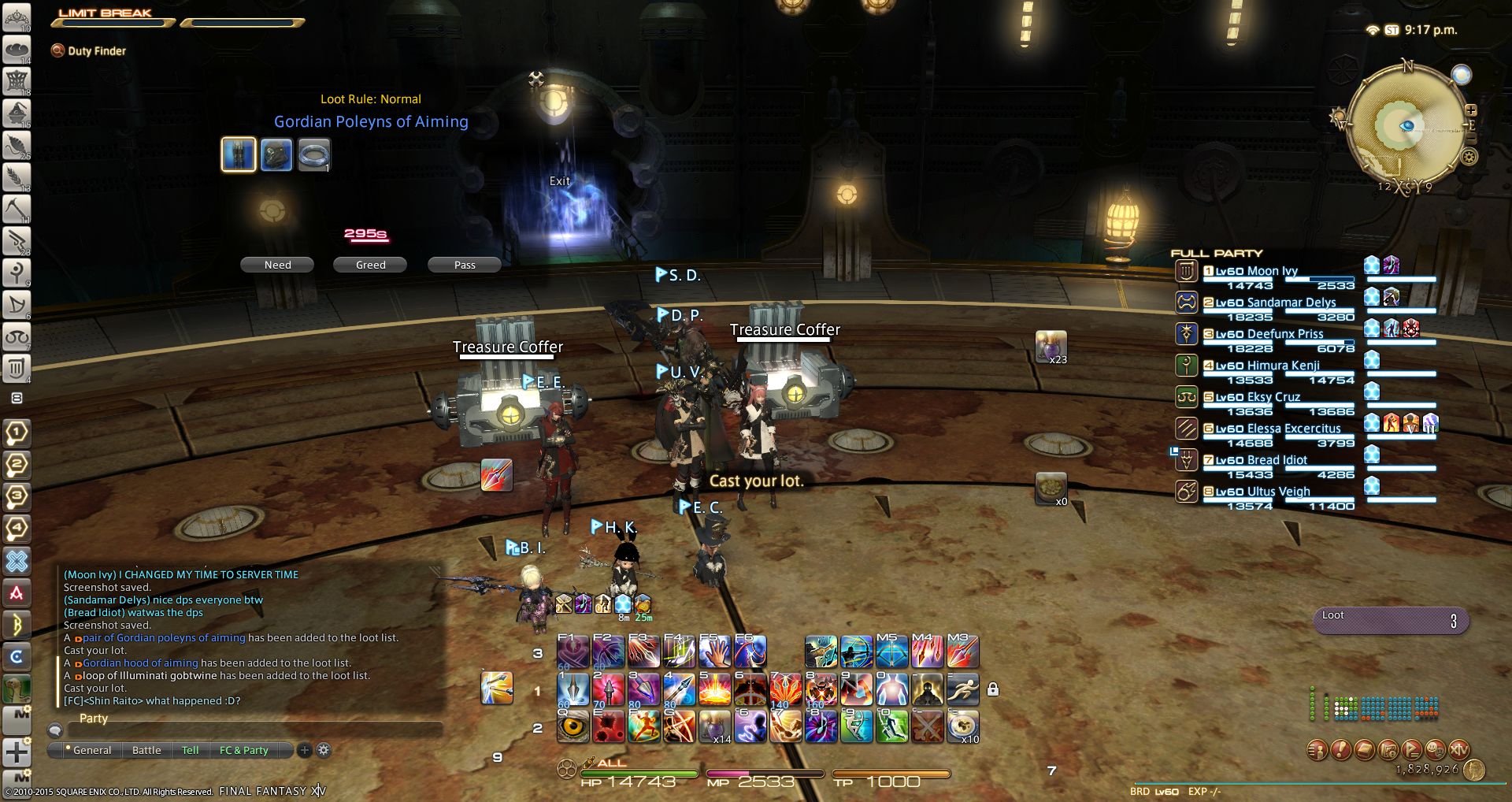Screen dimensions: 1512x802
Task: Open the chat log settings gear
Action: click(x=324, y=751)
